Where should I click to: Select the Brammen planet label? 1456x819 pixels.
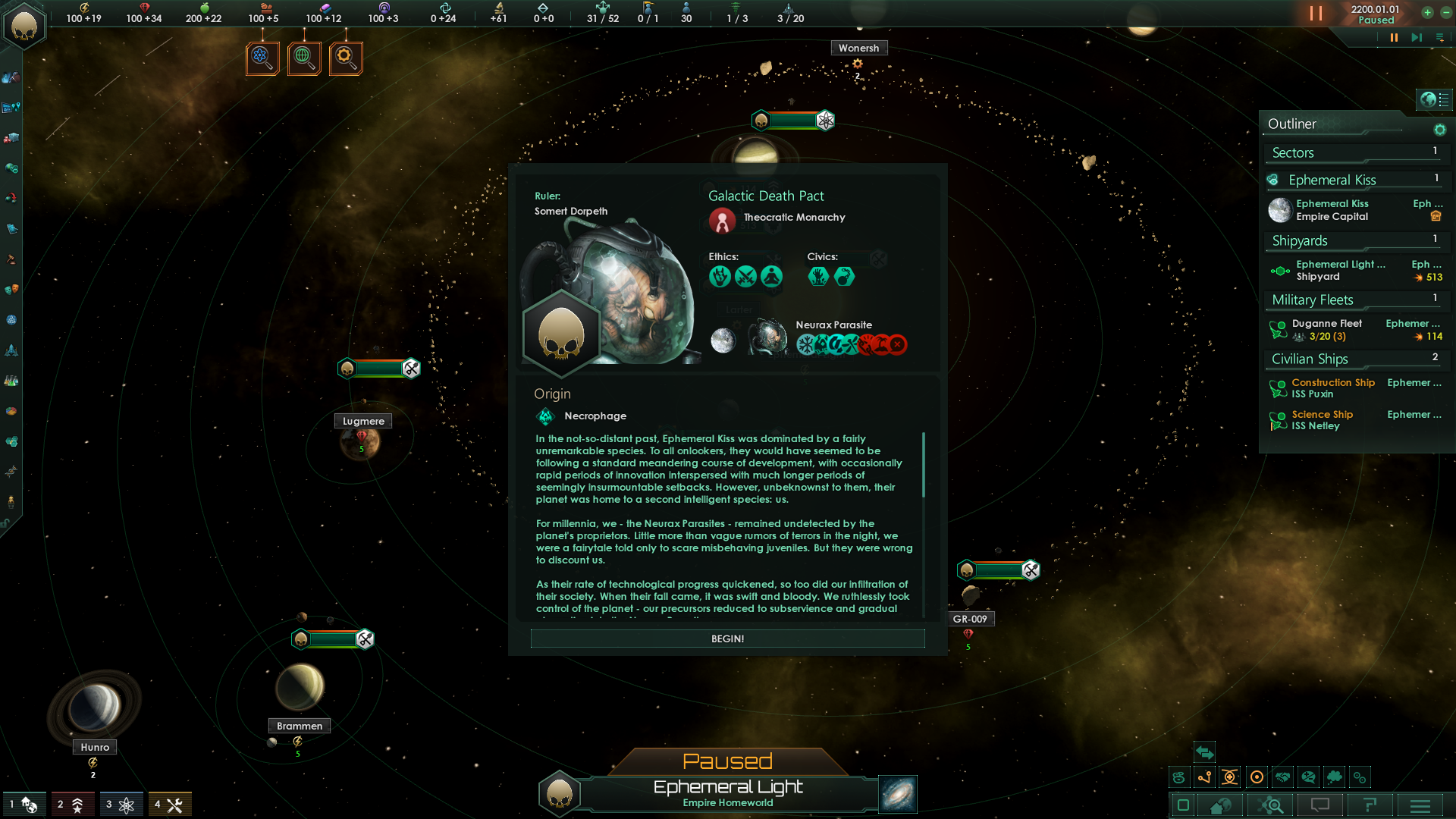298,726
